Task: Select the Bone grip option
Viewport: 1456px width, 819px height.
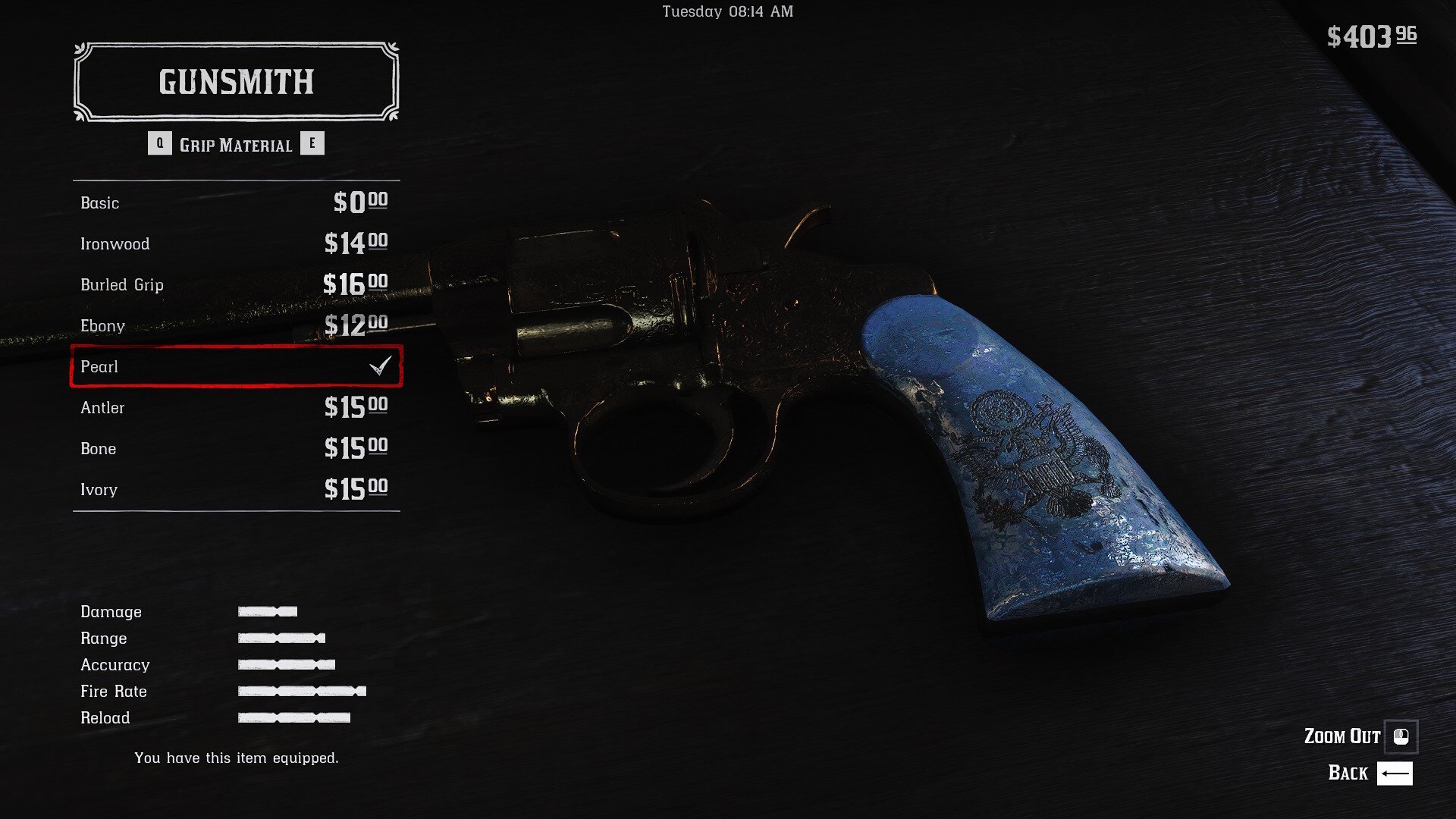Action: [x=235, y=448]
